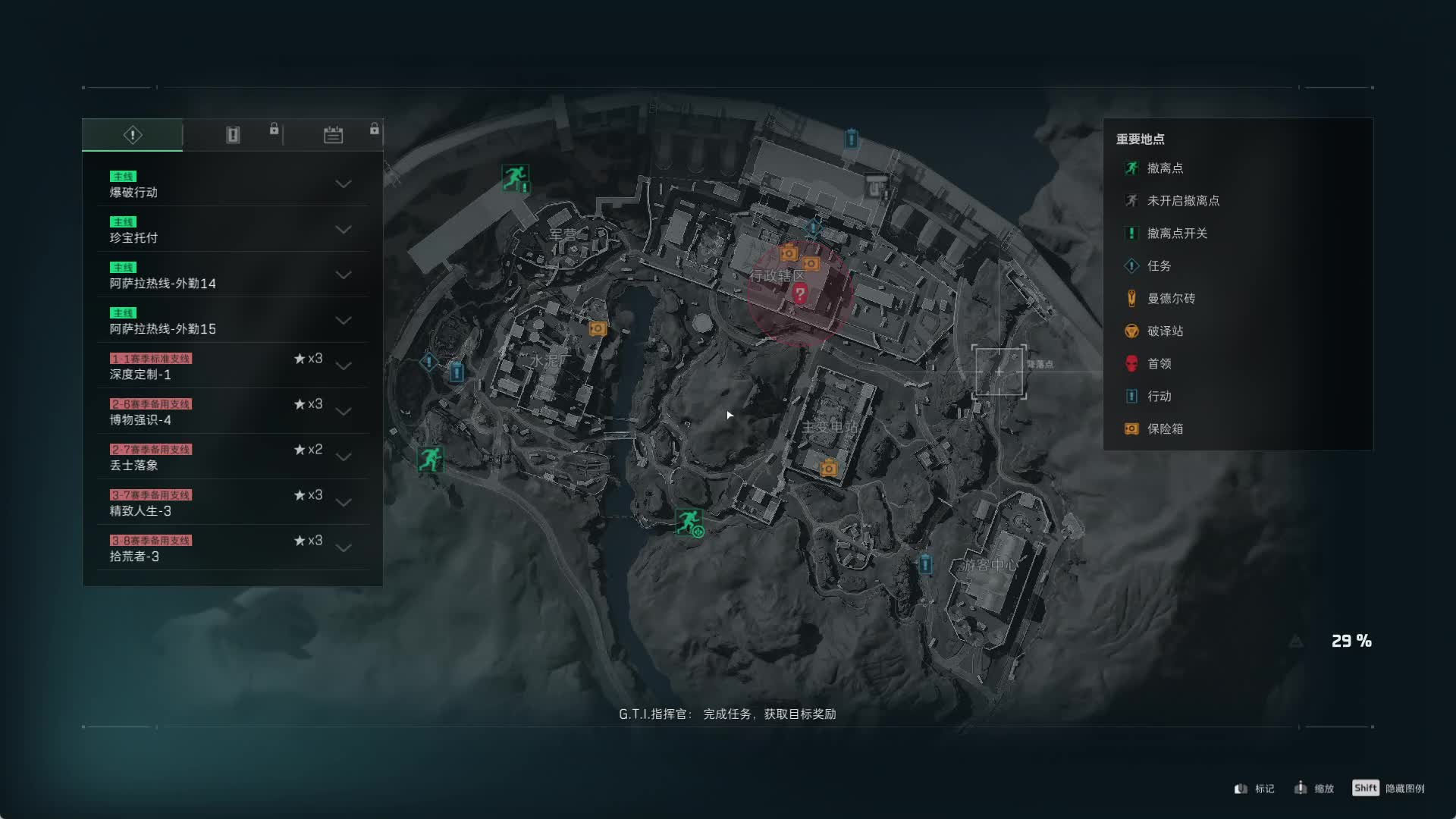Toggle 首领 boss legend entry

[1159, 364]
